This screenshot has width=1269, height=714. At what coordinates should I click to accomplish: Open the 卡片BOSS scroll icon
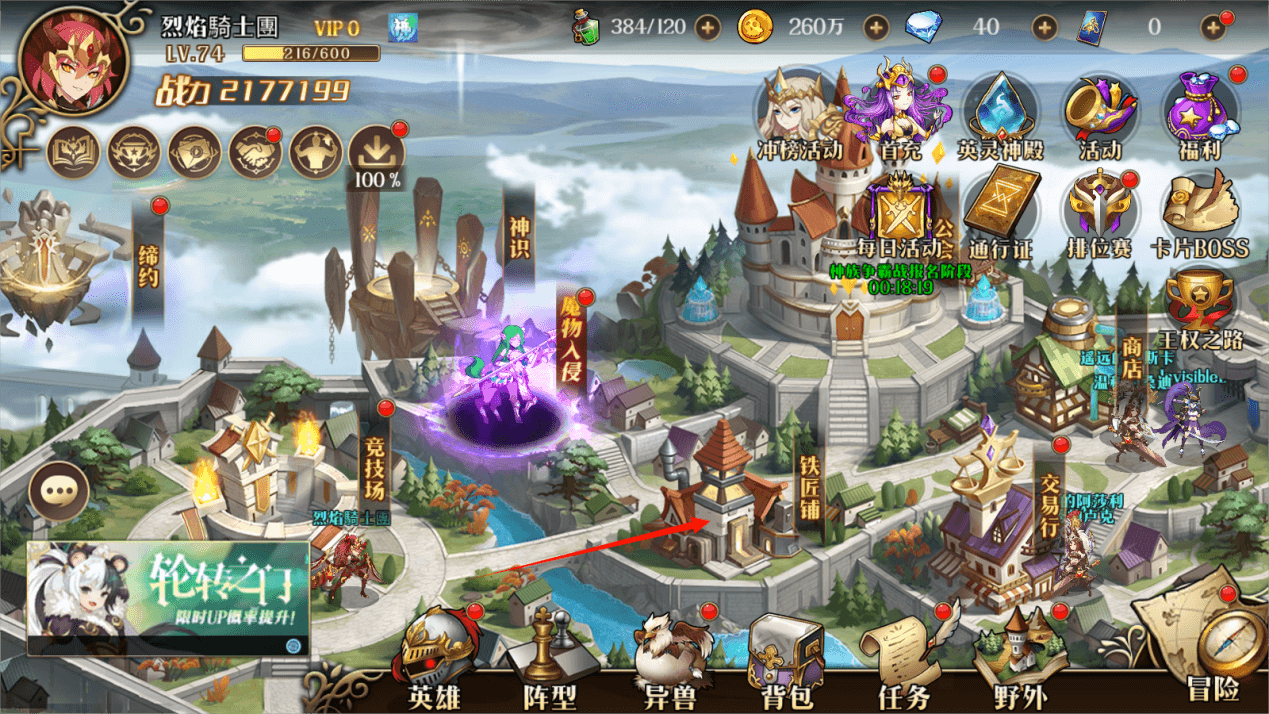(1199, 213)
